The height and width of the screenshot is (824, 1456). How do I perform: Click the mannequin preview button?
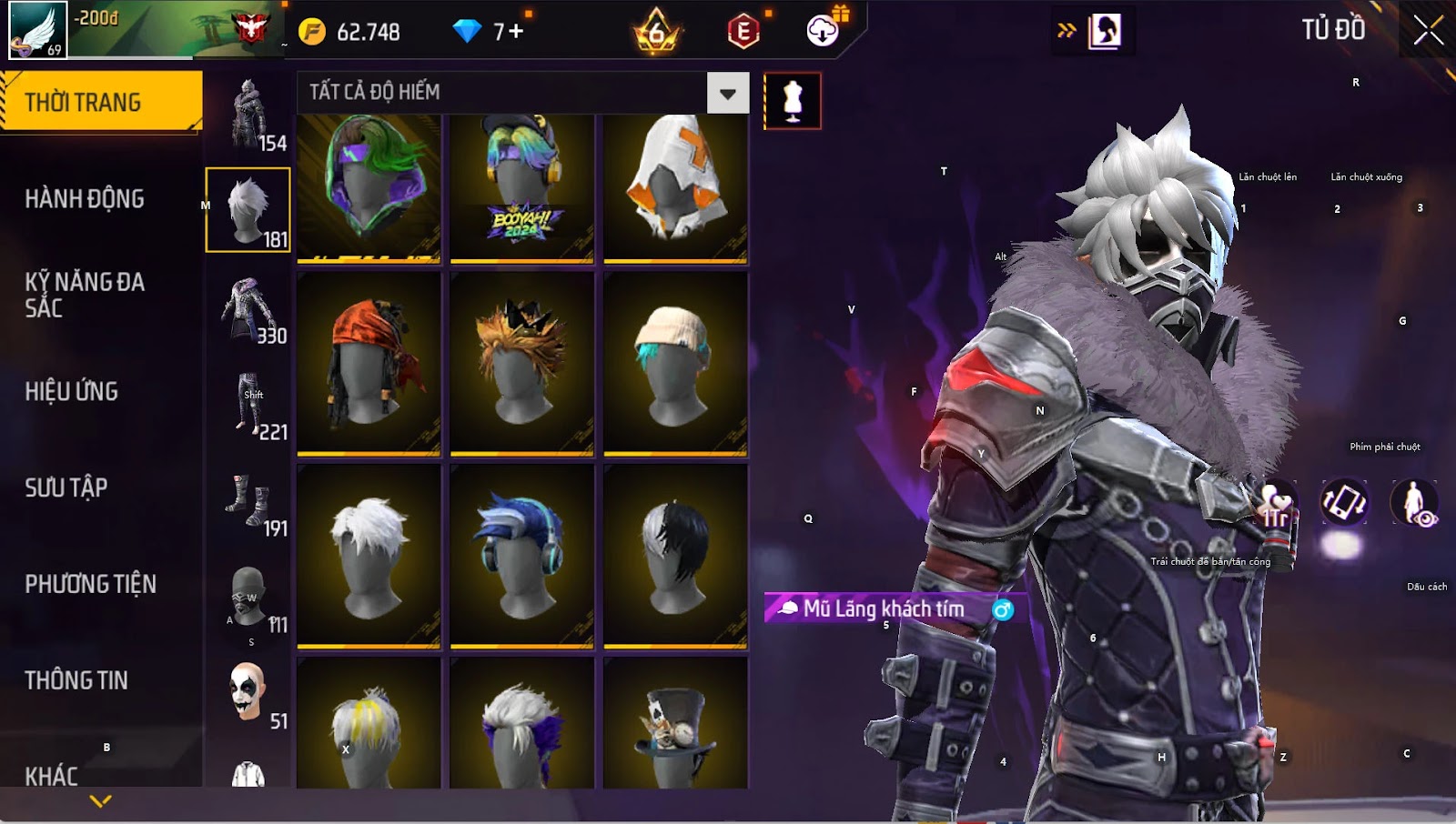coord(793,101)
